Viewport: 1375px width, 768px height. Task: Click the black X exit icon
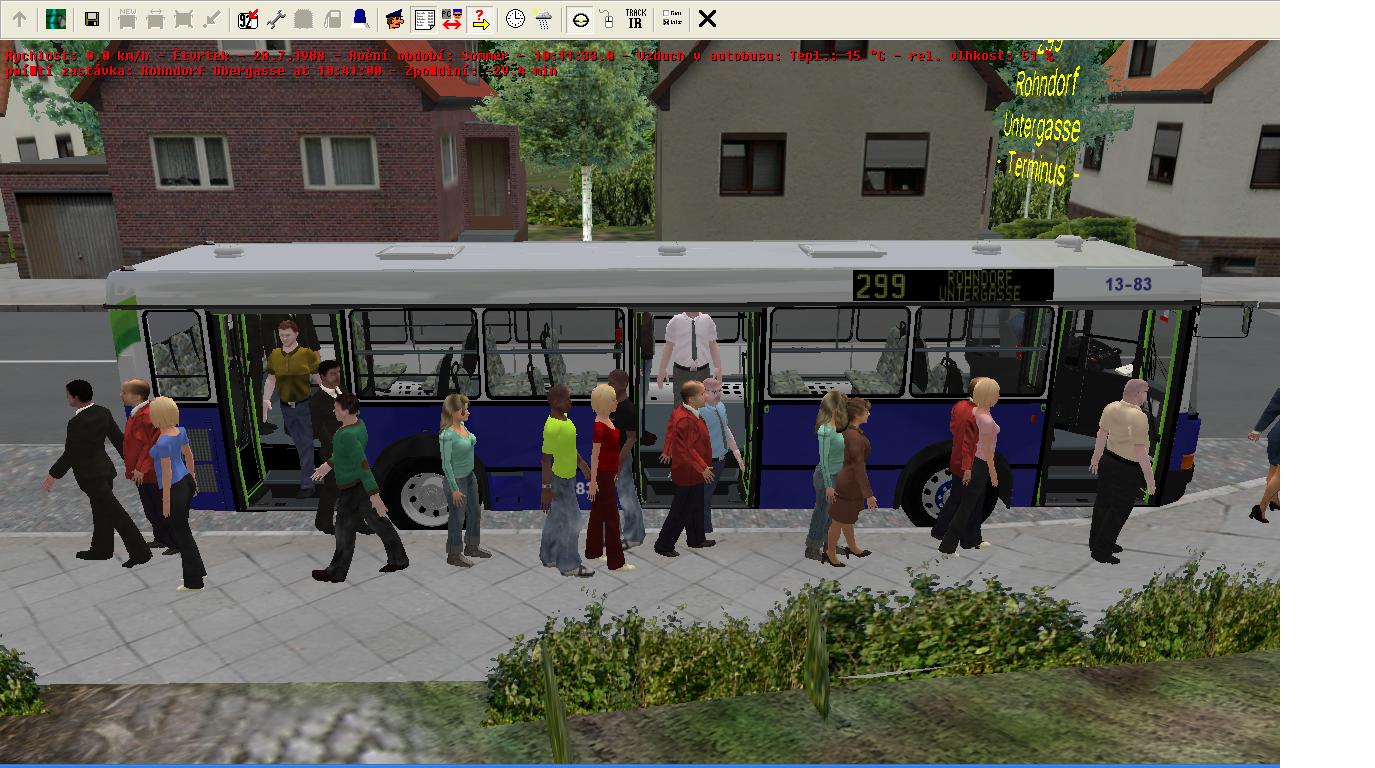pos(707,19)
